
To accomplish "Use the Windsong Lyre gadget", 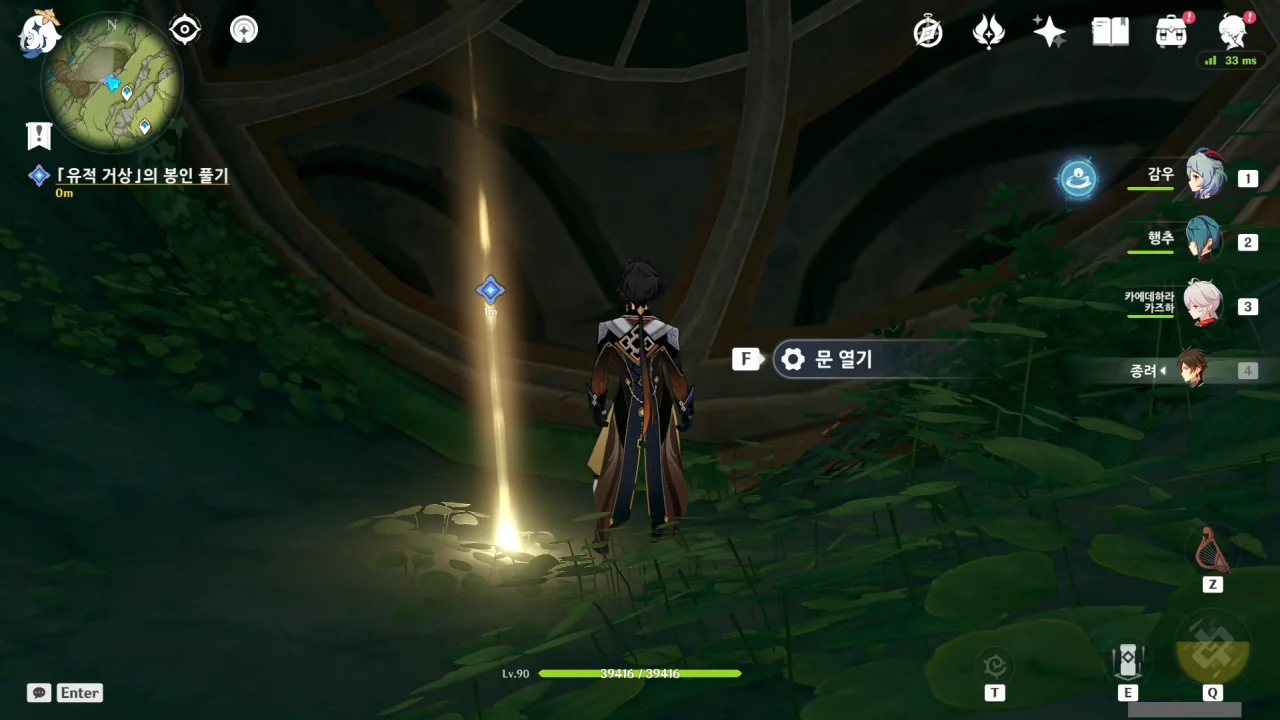I will point(1212,548).
